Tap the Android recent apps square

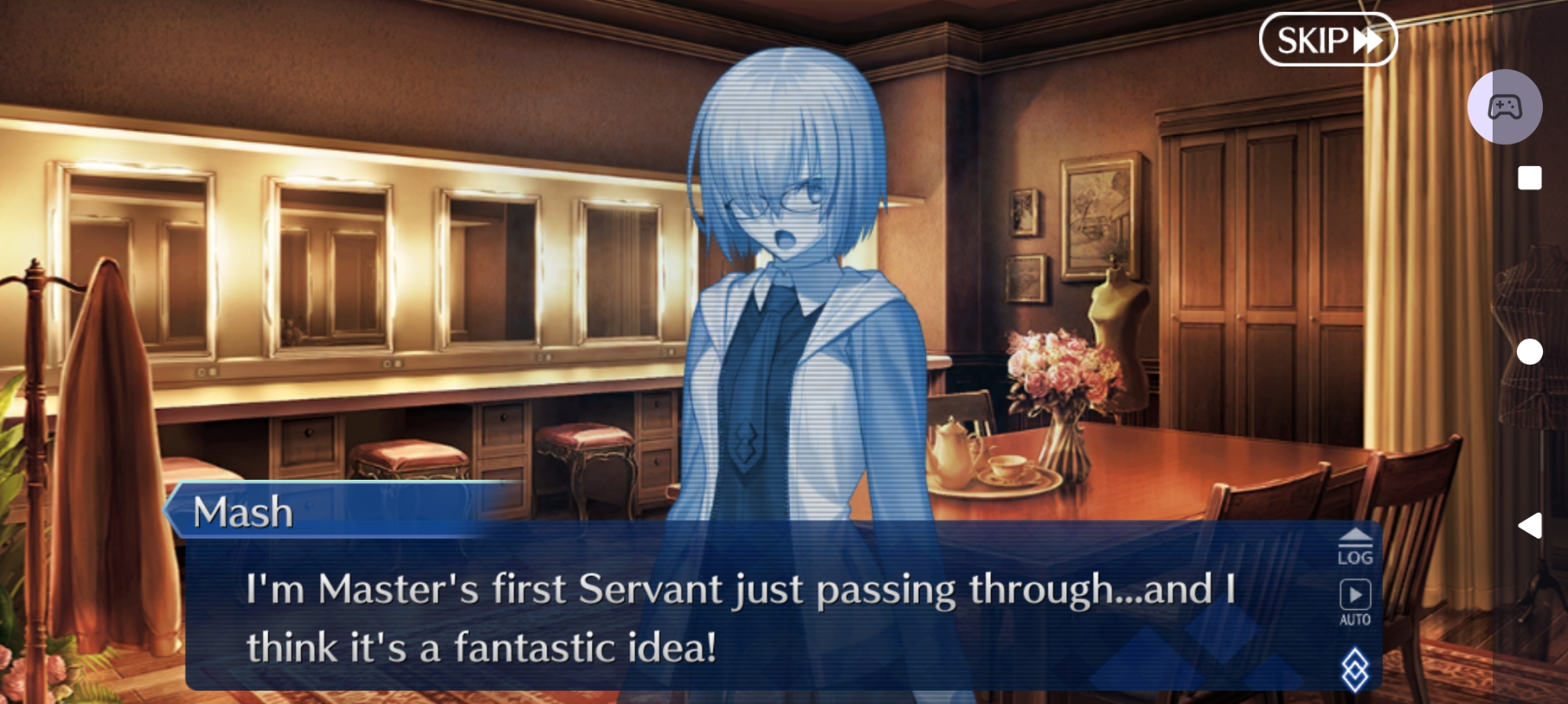1529,178
